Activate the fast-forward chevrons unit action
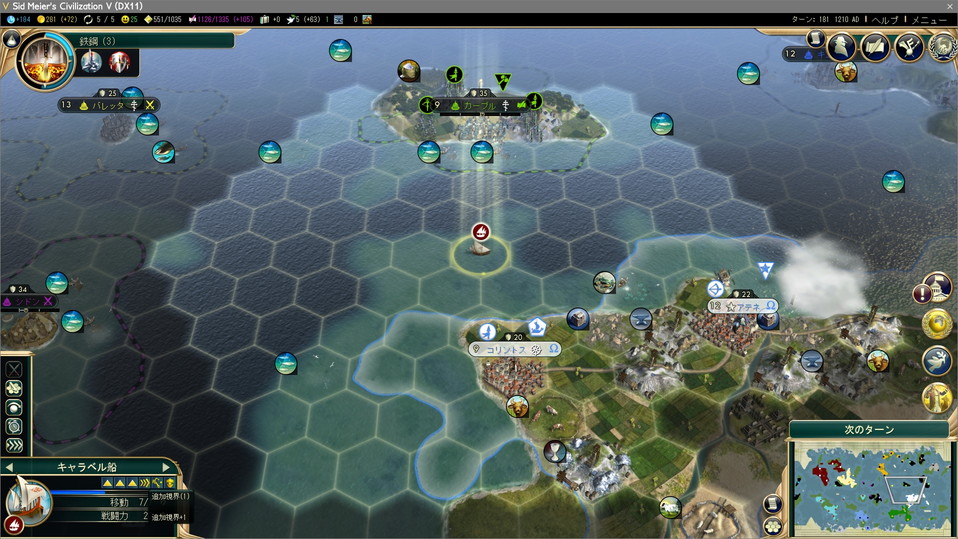 (x=14, y=446)
